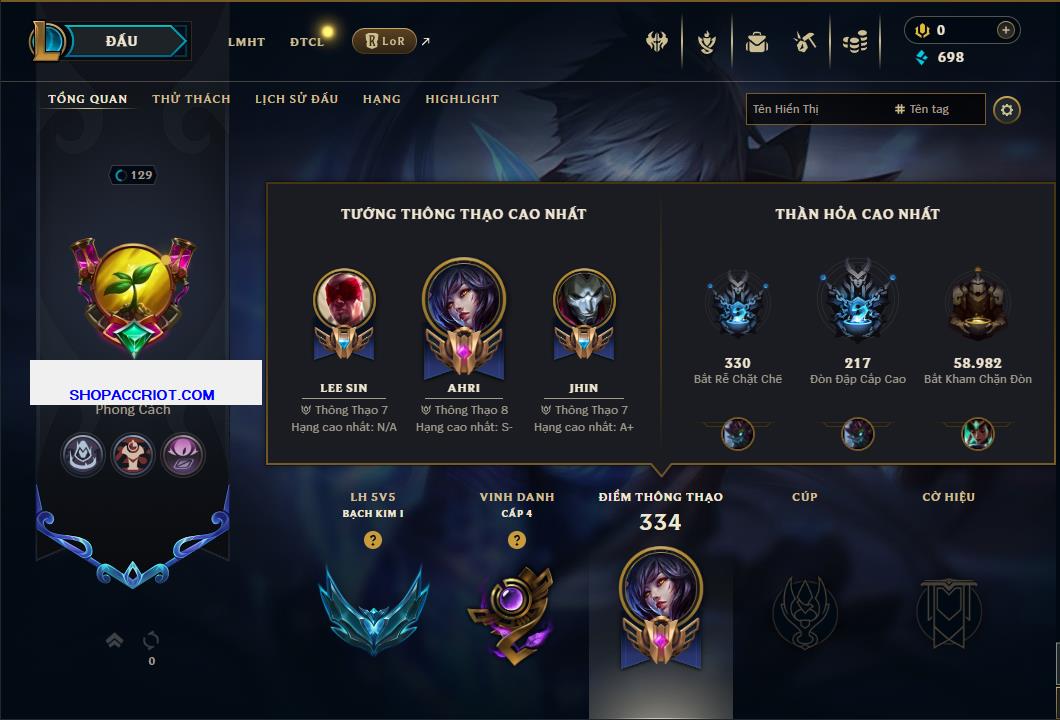Launch the LoR button
Image resolution: width=1060 pixels, height=720 pixels.
384,42
